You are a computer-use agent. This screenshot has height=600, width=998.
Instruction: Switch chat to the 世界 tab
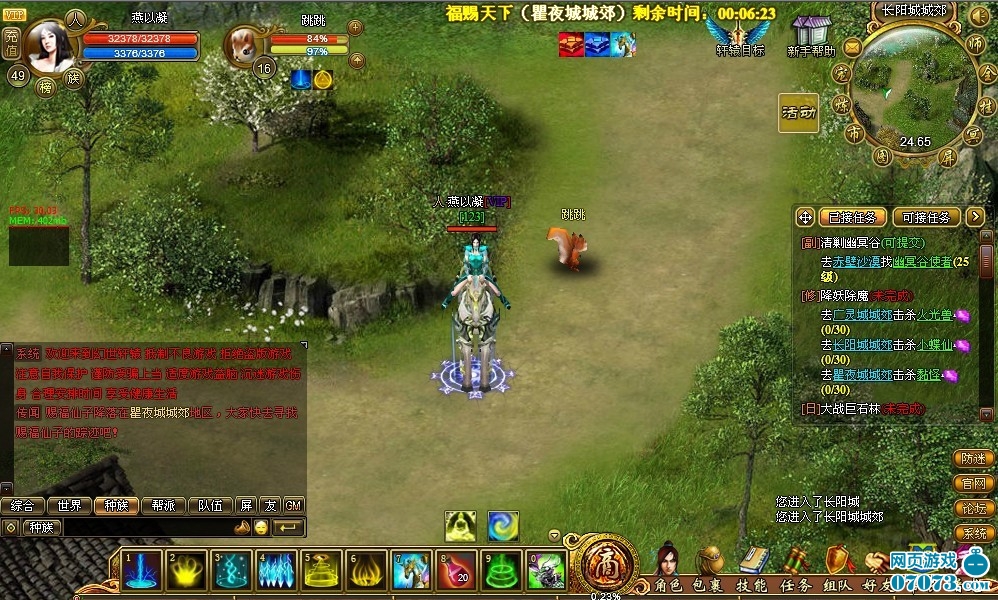(x=70, y=506)
